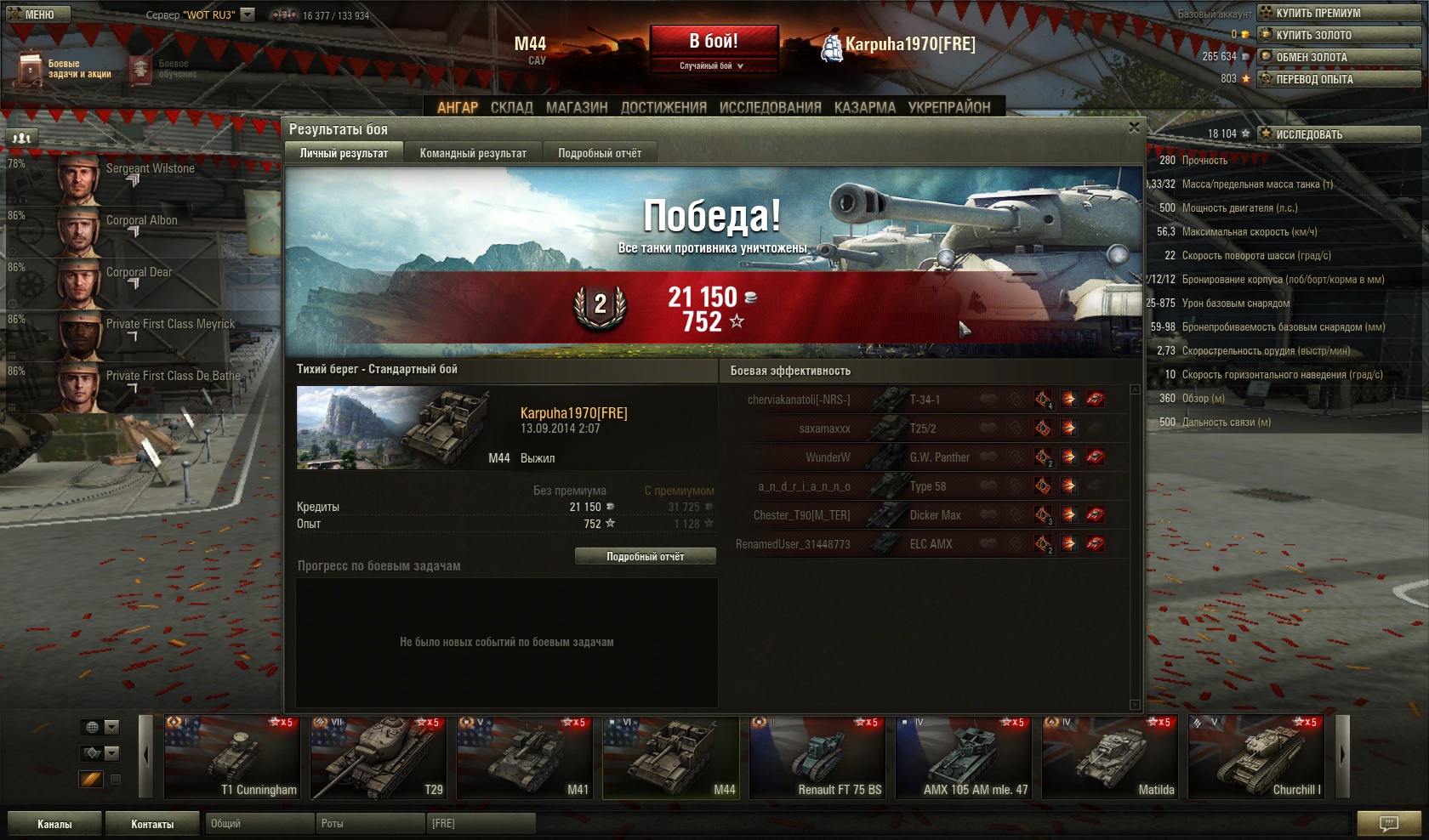The height and width of the screenshot is (840, 1429).
Task: Visit the КАЗАРМА barracks
Action: pos(864,107)
